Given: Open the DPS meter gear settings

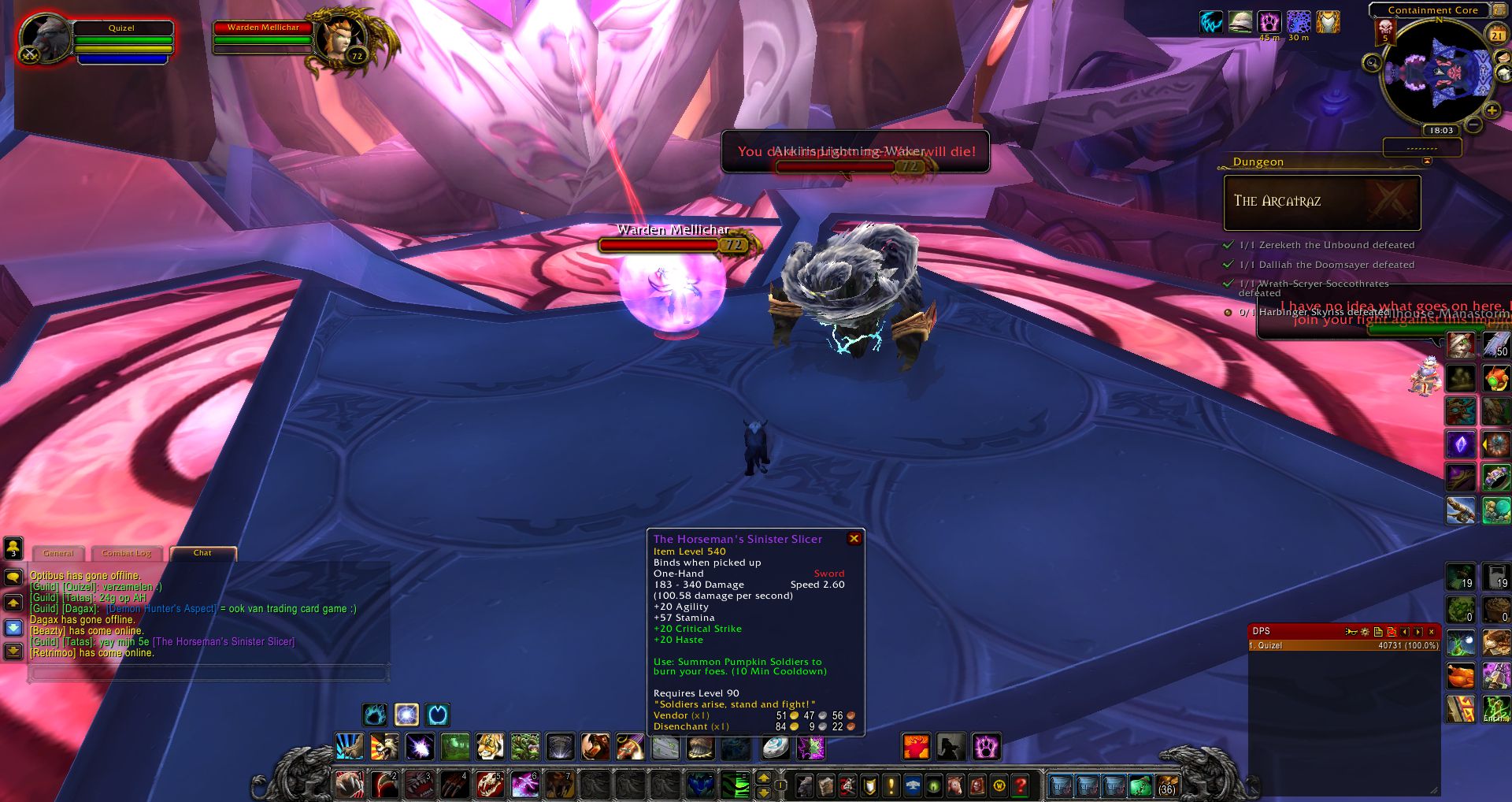Looking at the screenshot, I should (1366, 632).
